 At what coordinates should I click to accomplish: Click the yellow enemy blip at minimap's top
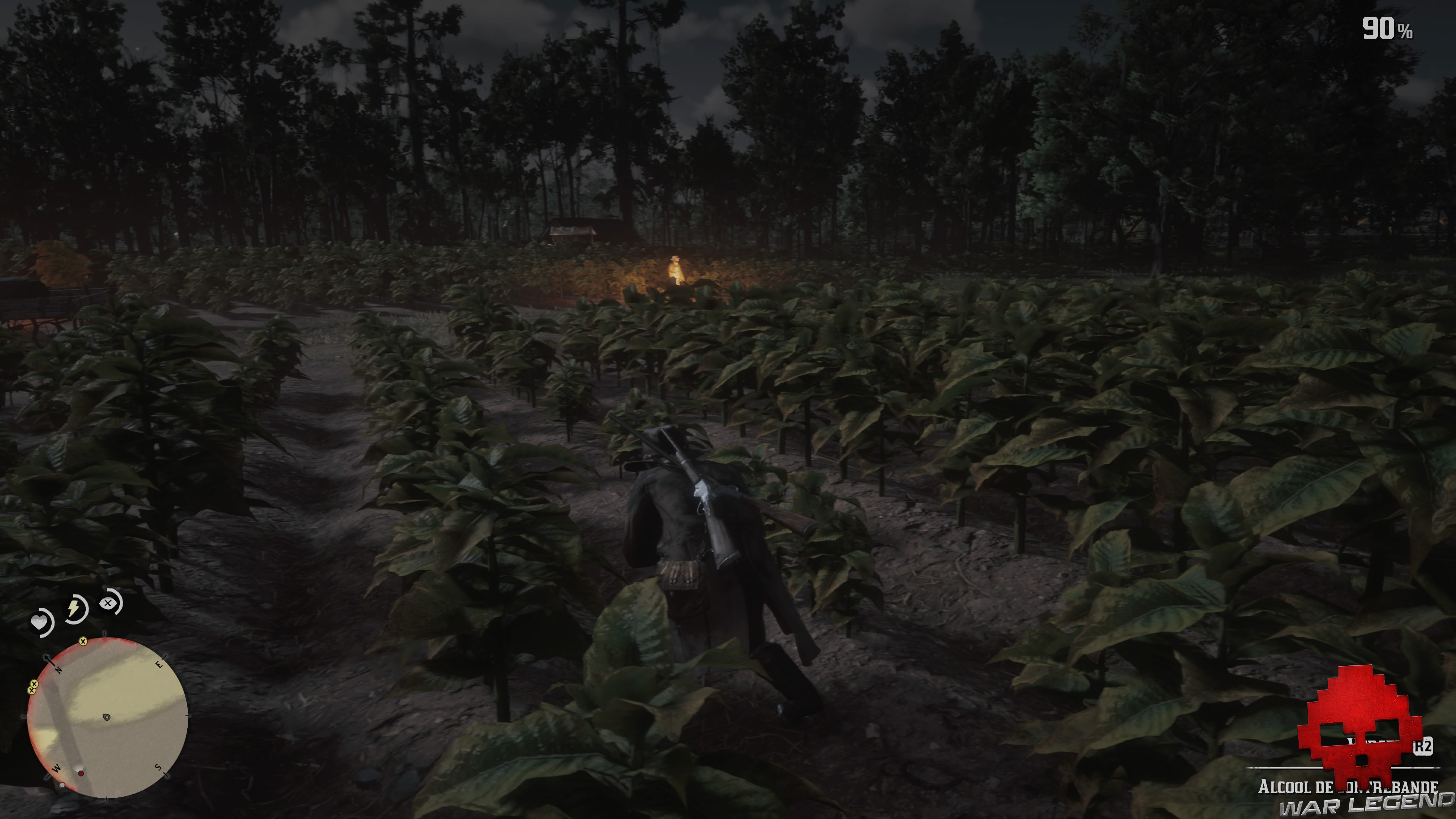click(x=83, y=642)
